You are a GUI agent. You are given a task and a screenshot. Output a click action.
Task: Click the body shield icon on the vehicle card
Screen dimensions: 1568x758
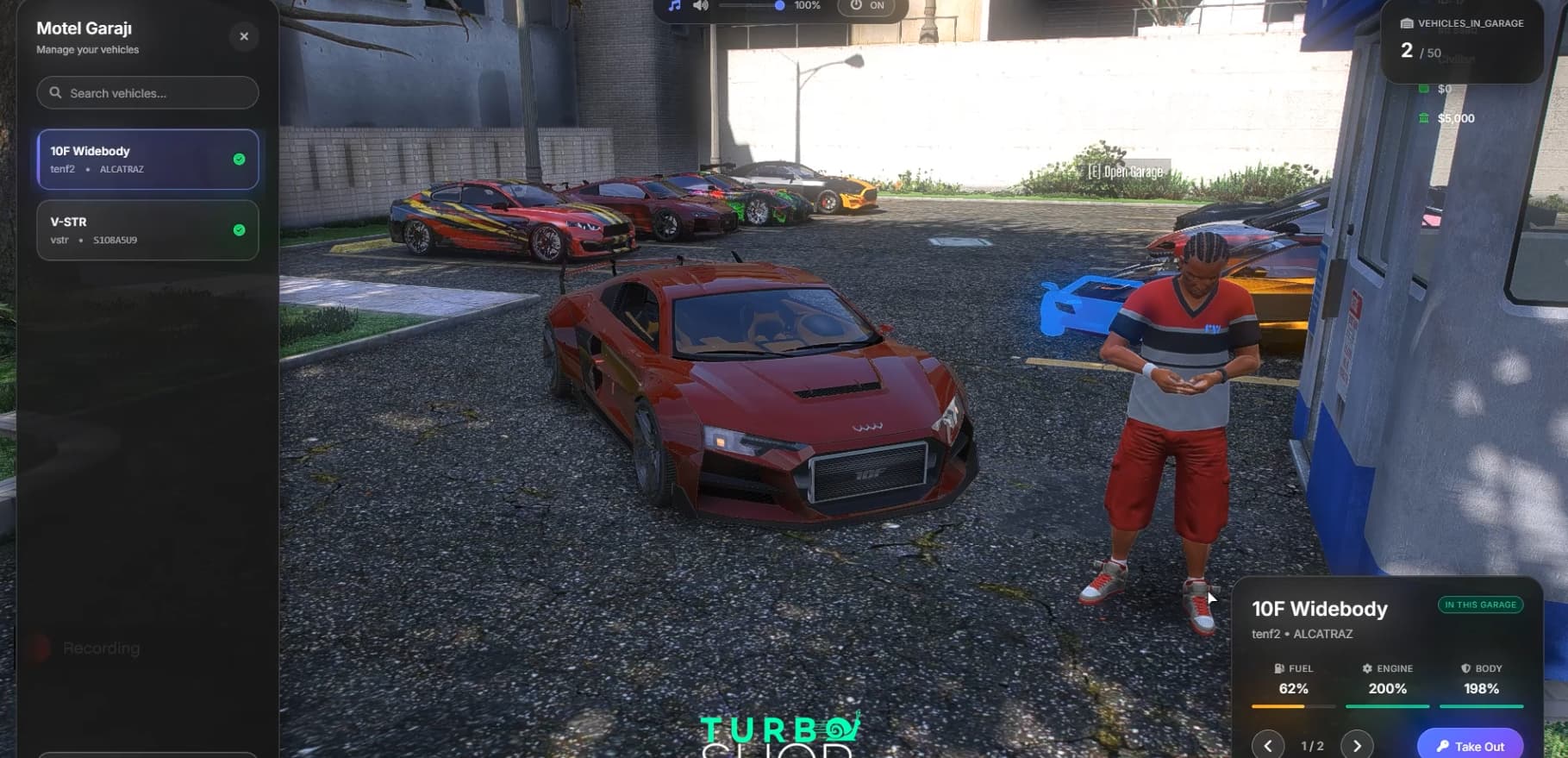(x=1465, y=668)
